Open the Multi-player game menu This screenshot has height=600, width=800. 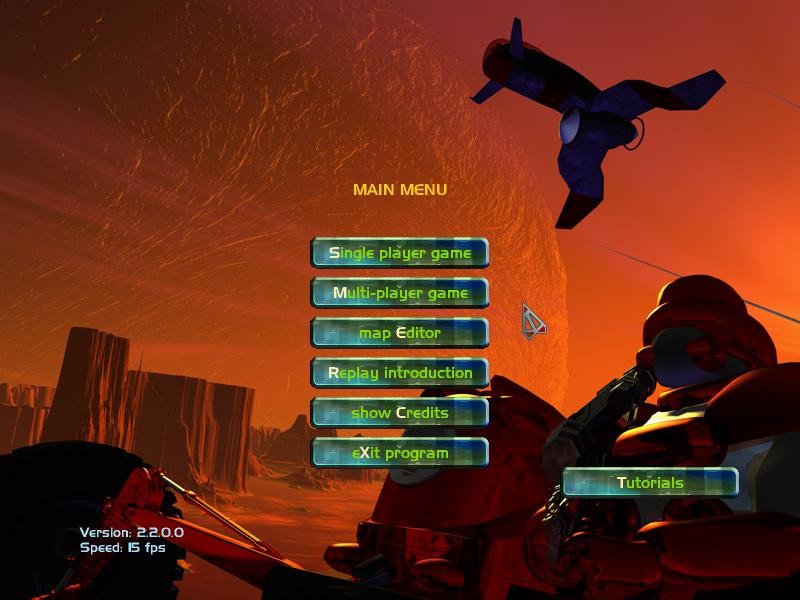[400, 293]
